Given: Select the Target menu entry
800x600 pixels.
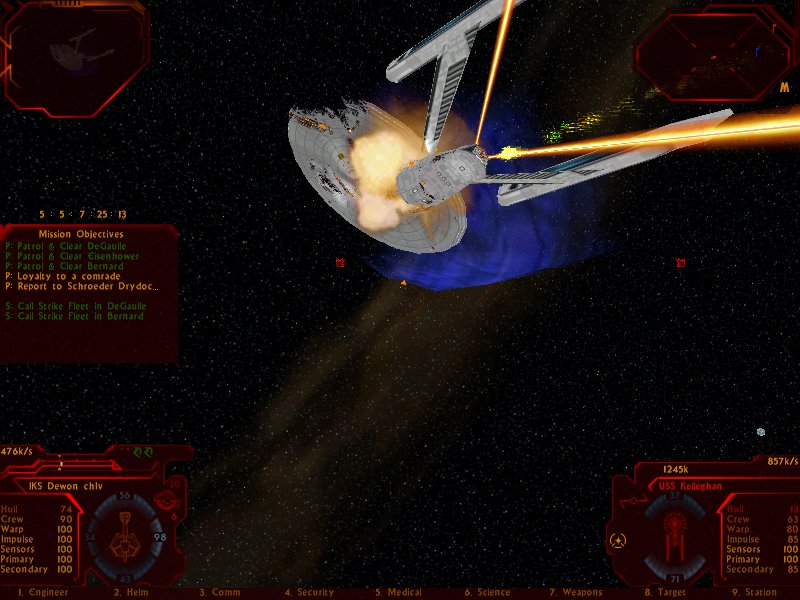Looking at the screenshot, I should [x=665, y=593].
